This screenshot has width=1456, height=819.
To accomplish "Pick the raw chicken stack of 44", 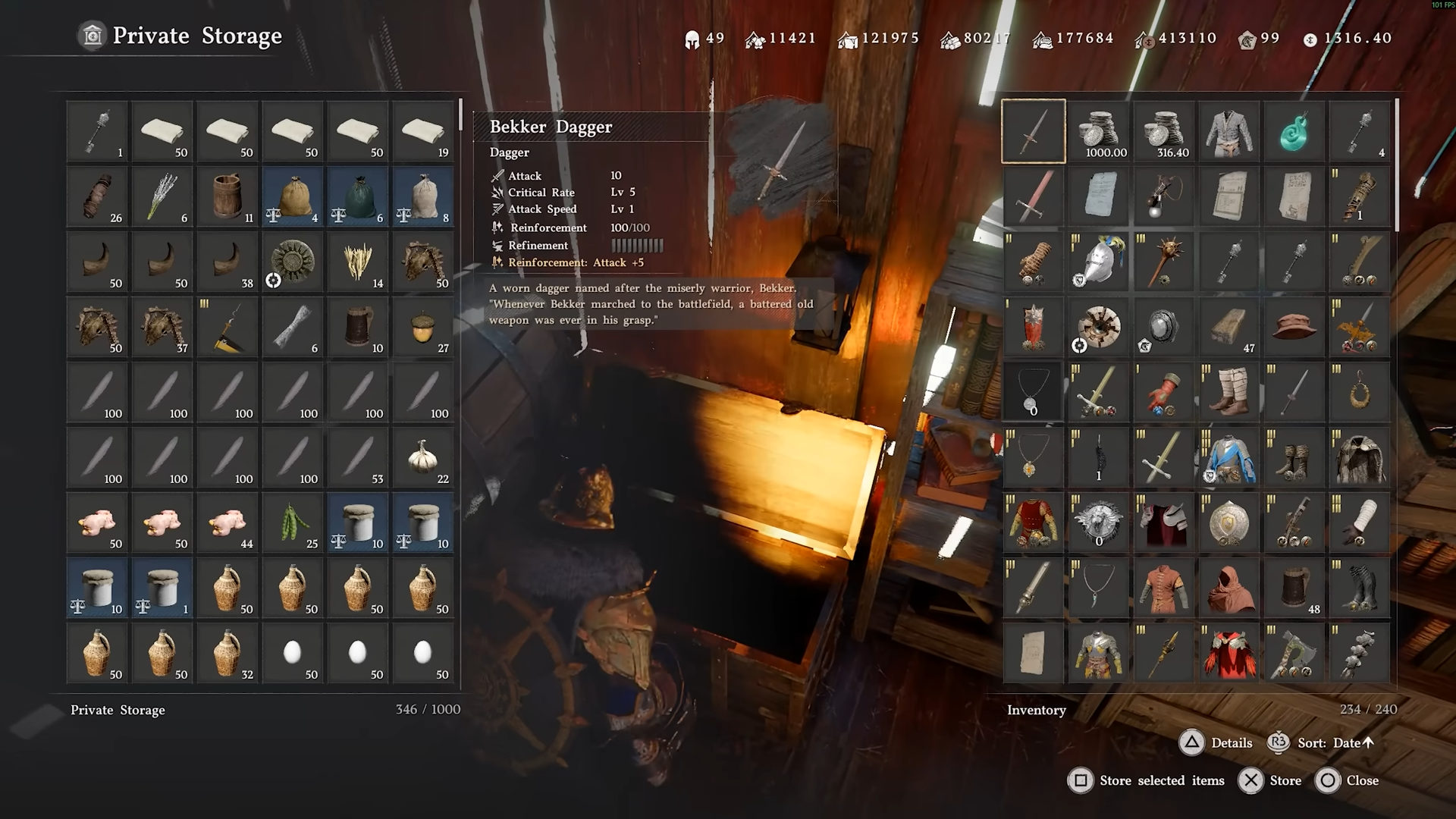I will (x=227, y=522).
